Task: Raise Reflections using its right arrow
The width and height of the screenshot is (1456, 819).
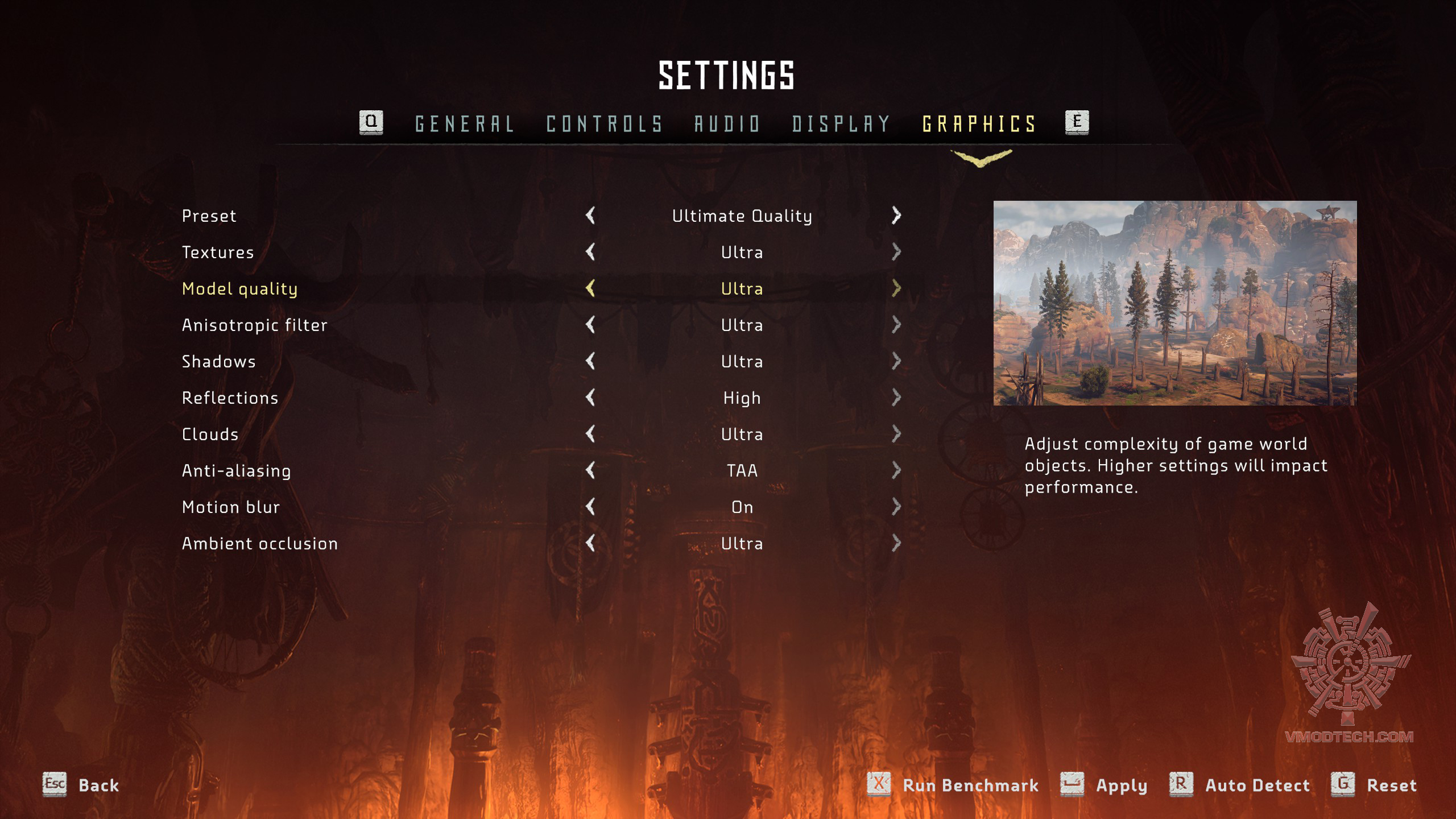Action: click(x=896, y=398)
